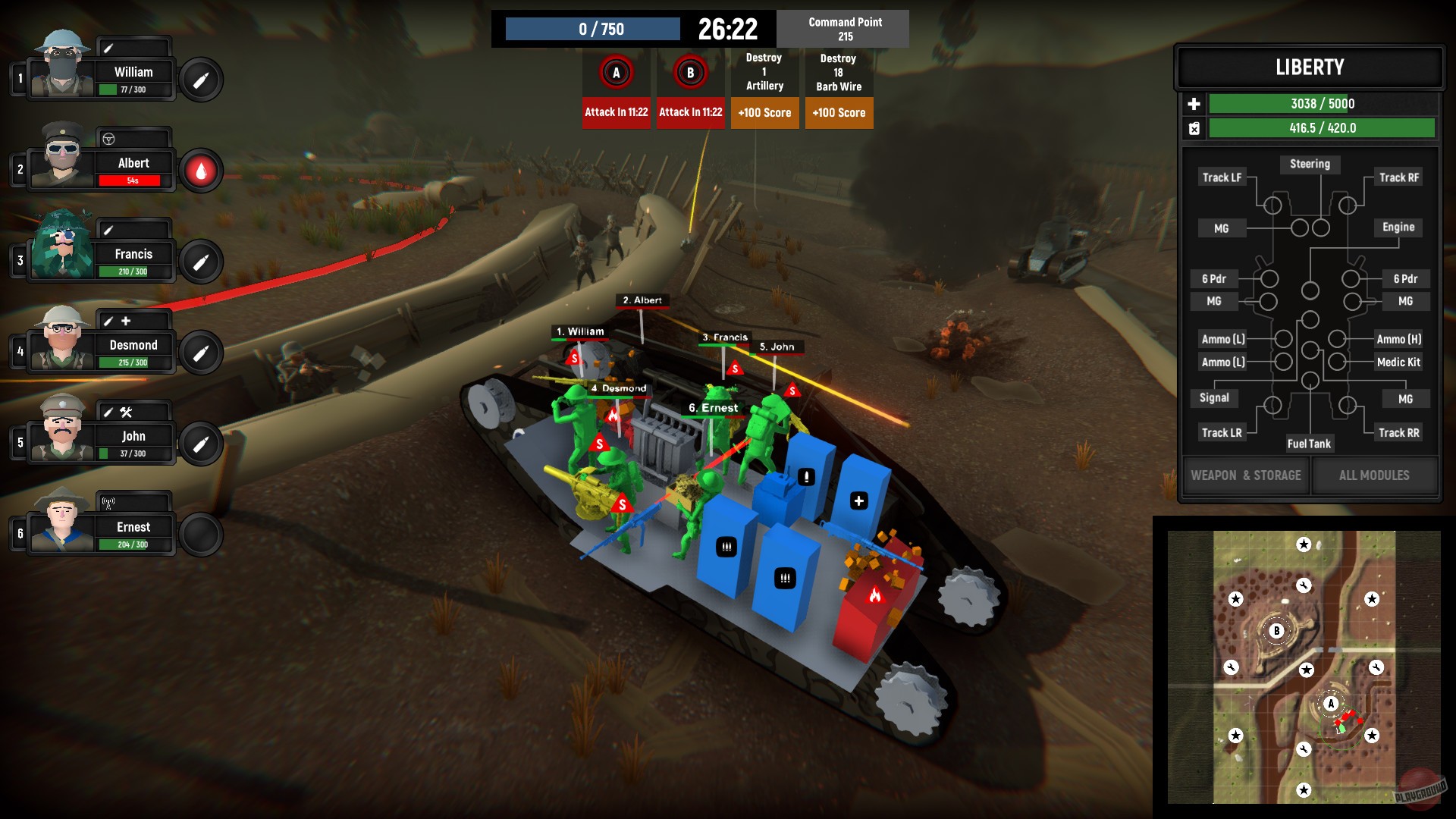The image size is (1456, 819).
Task: Click the radio signal icon above Ernest
Action: 108,502
